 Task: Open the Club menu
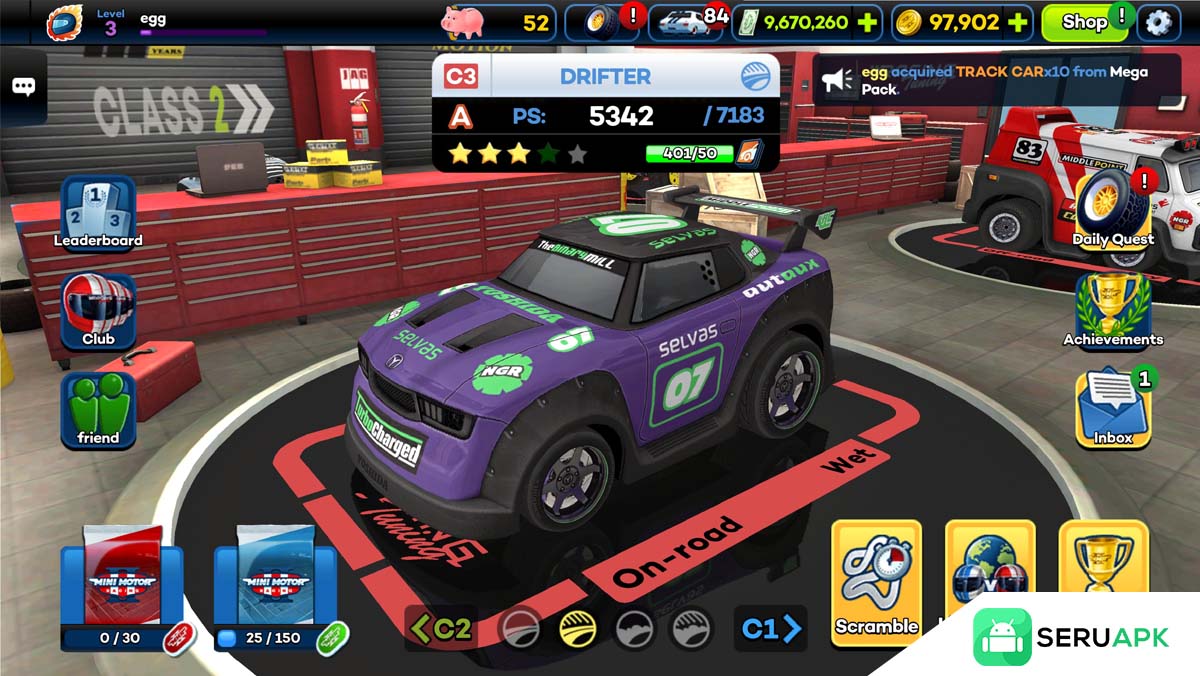[x=98, y=310]
